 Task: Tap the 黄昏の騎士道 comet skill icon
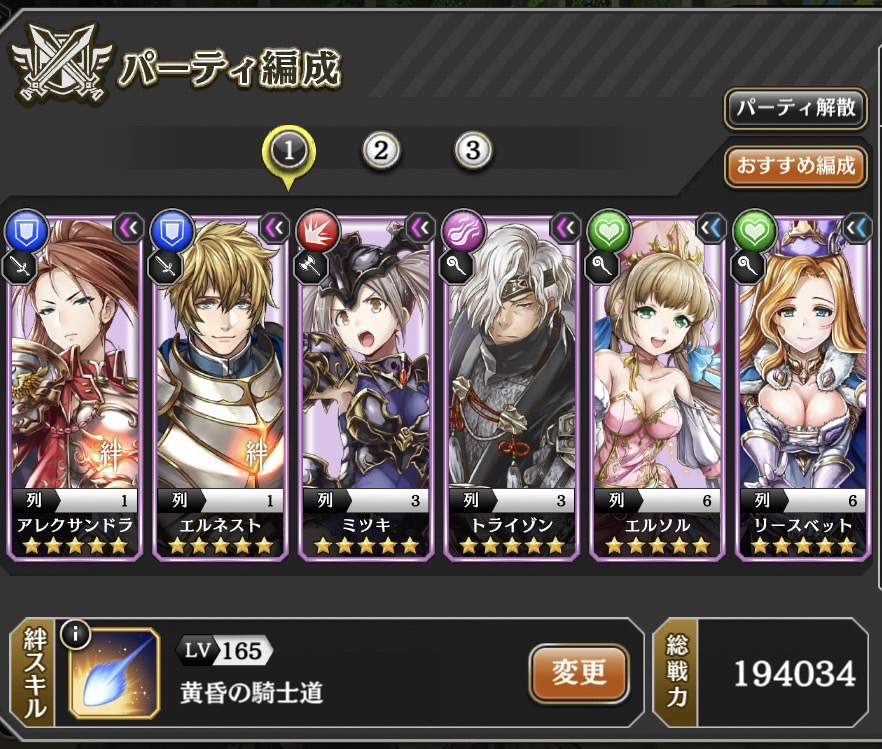tap(115, 674)
